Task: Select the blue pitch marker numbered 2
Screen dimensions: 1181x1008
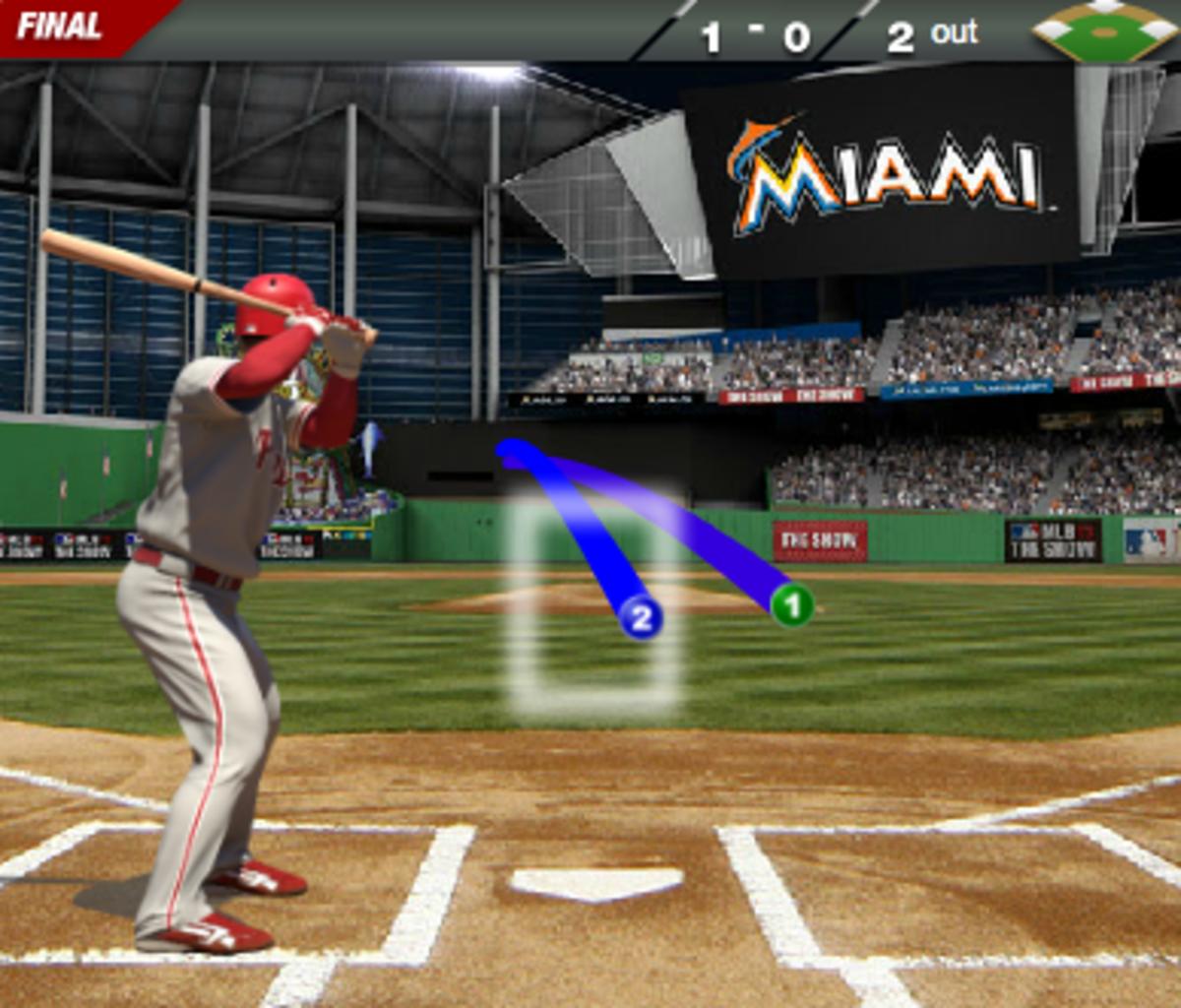Action: pos(641,618)
